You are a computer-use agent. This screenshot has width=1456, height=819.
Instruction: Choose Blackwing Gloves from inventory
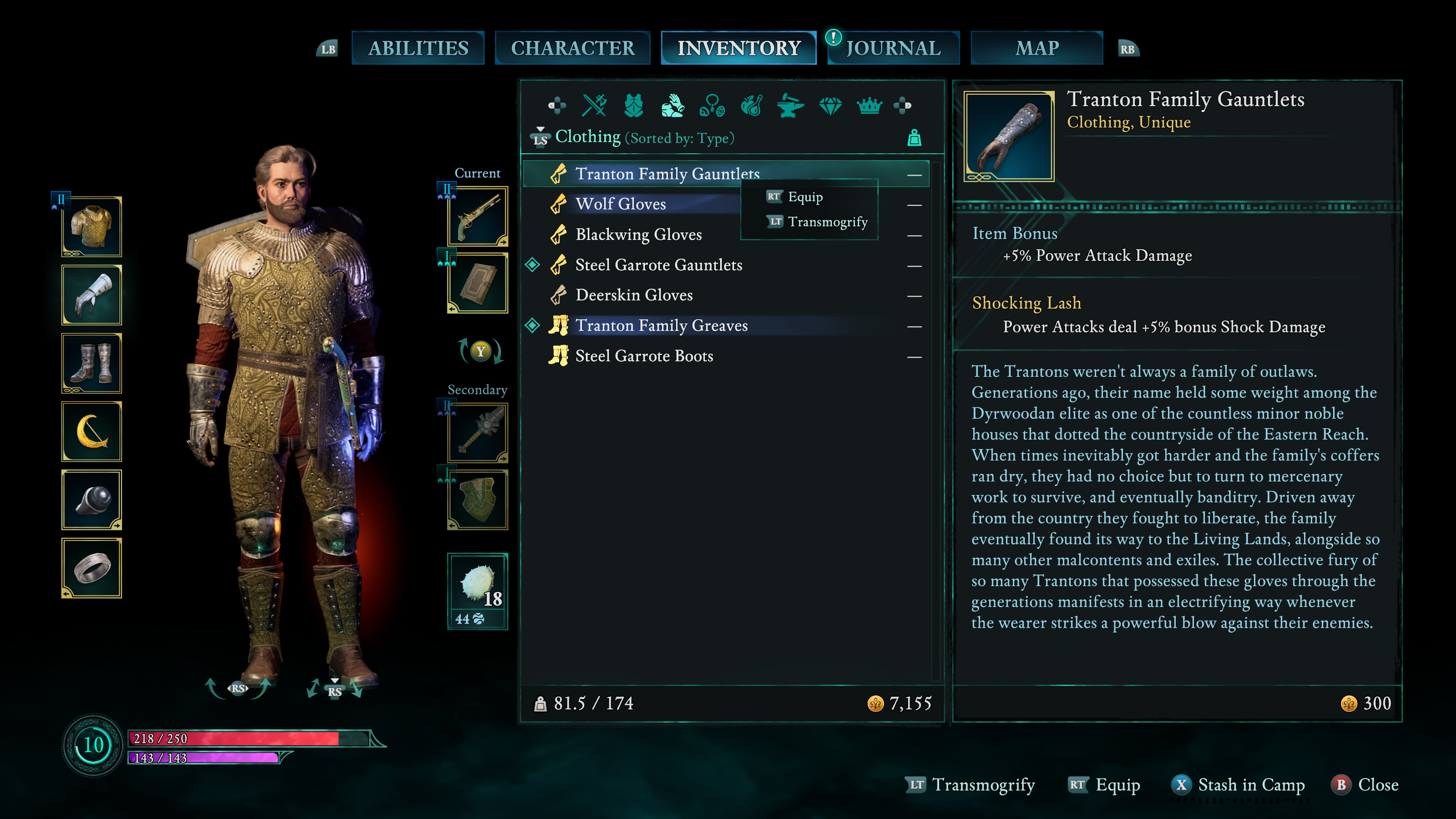click(638, 235)
